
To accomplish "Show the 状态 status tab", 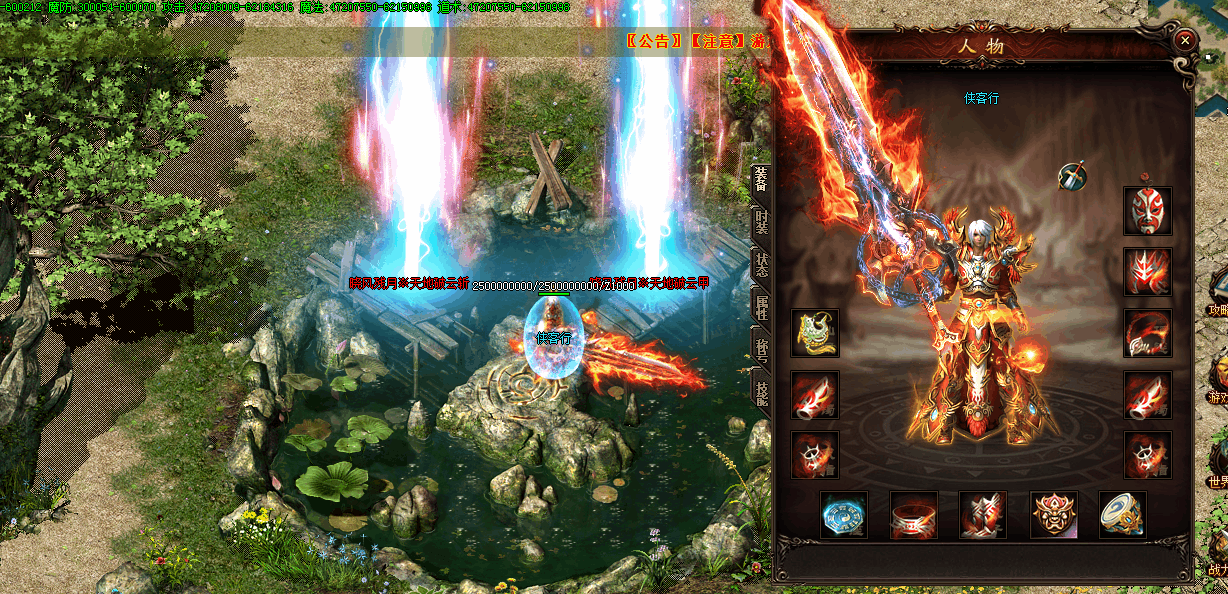I will (x=761, y=264).
